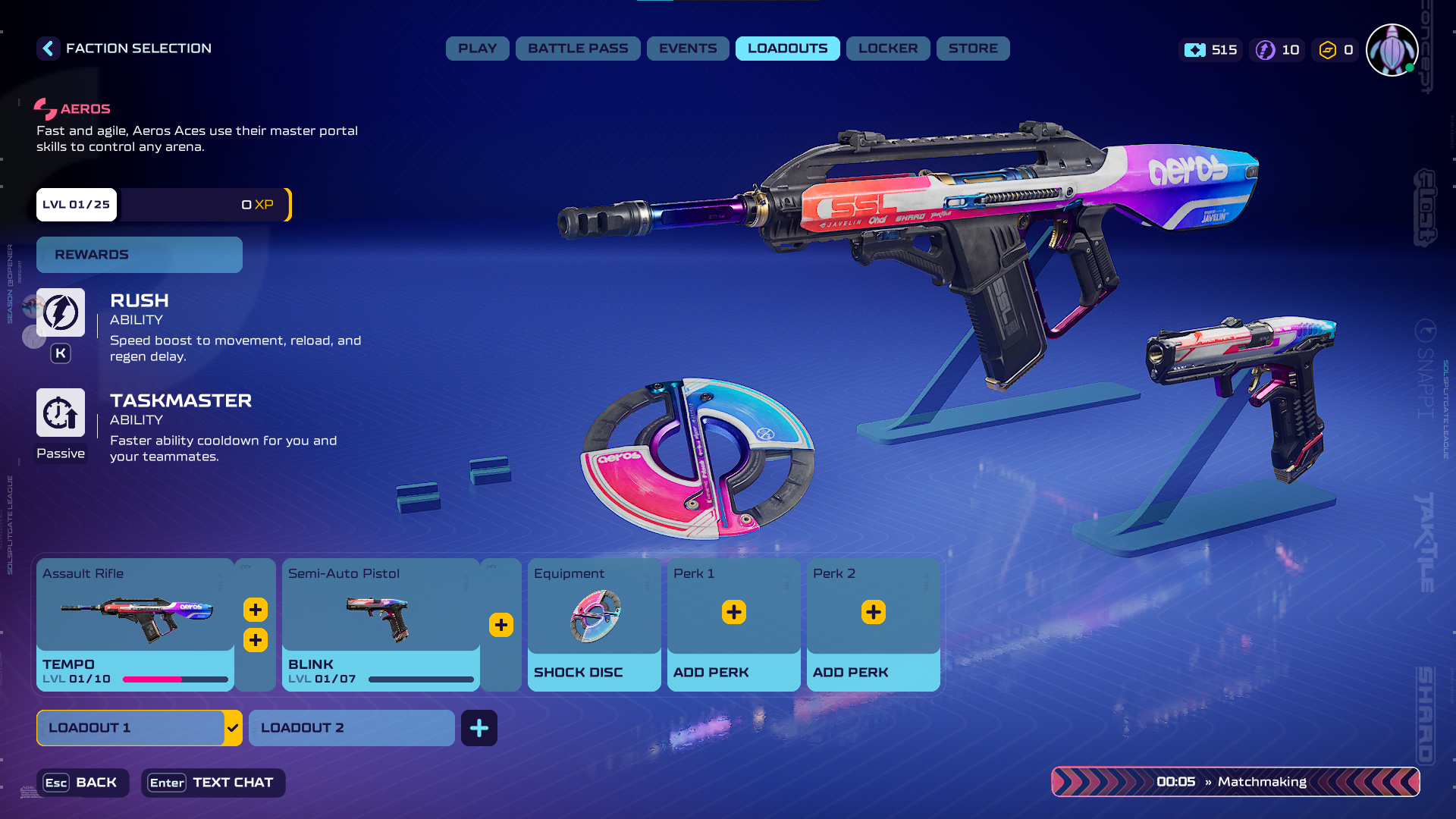Viewport: 1456px width, 819px height.
Task: Choose the Tempo assault rifle slot
Action: [135, 623]
